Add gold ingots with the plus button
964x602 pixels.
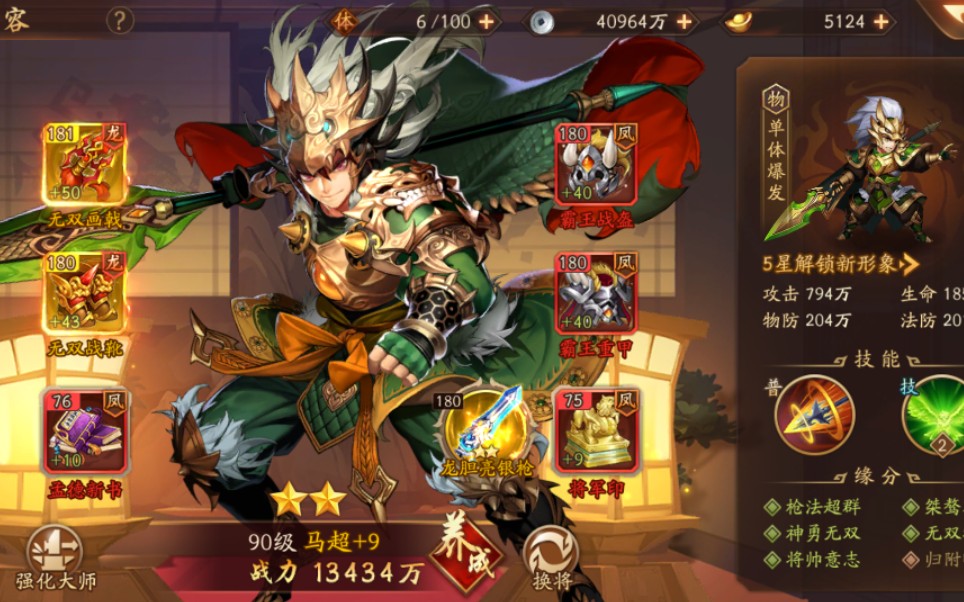881,21
